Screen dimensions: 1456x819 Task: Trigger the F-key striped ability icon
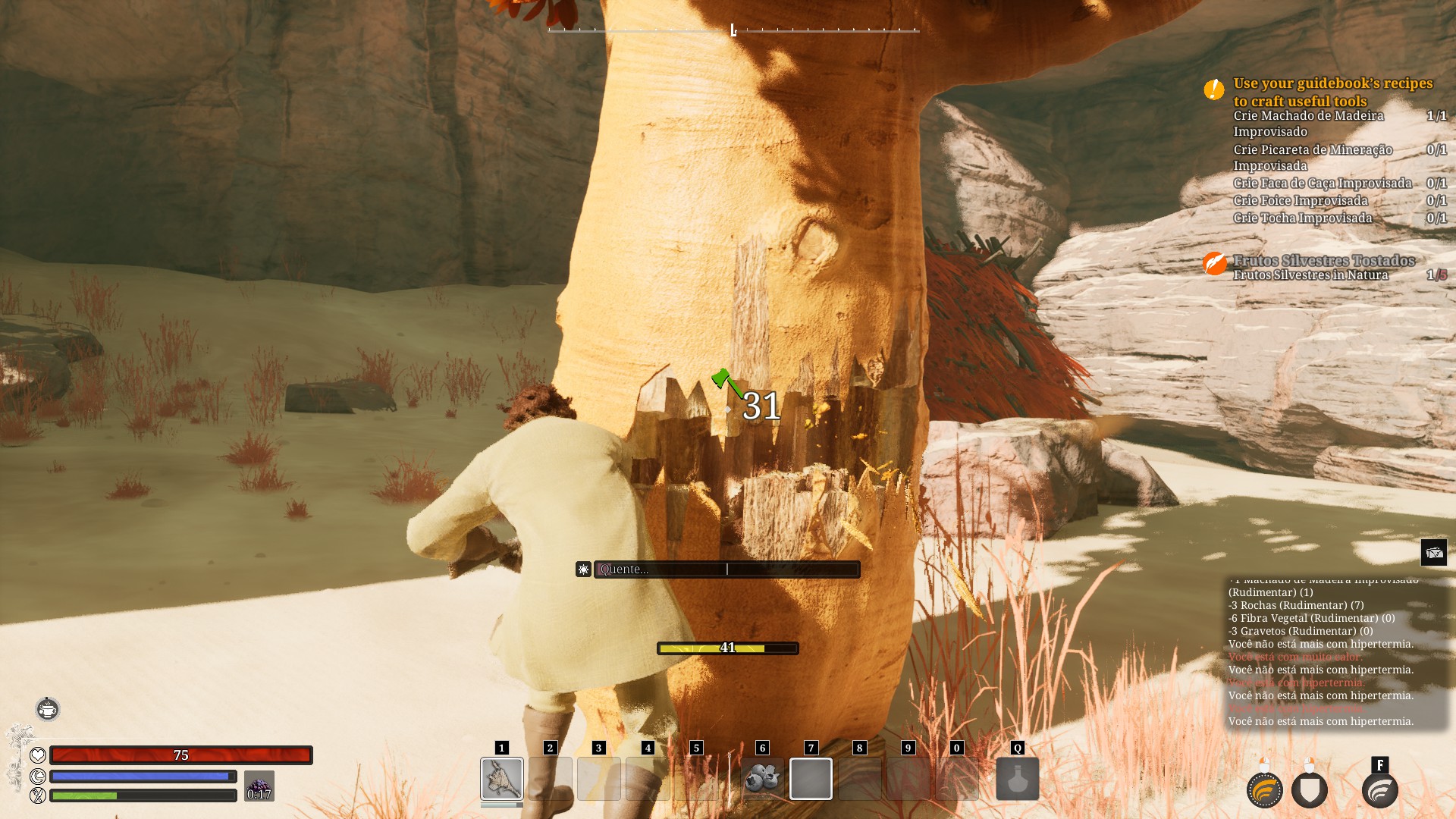[1379, 790]
